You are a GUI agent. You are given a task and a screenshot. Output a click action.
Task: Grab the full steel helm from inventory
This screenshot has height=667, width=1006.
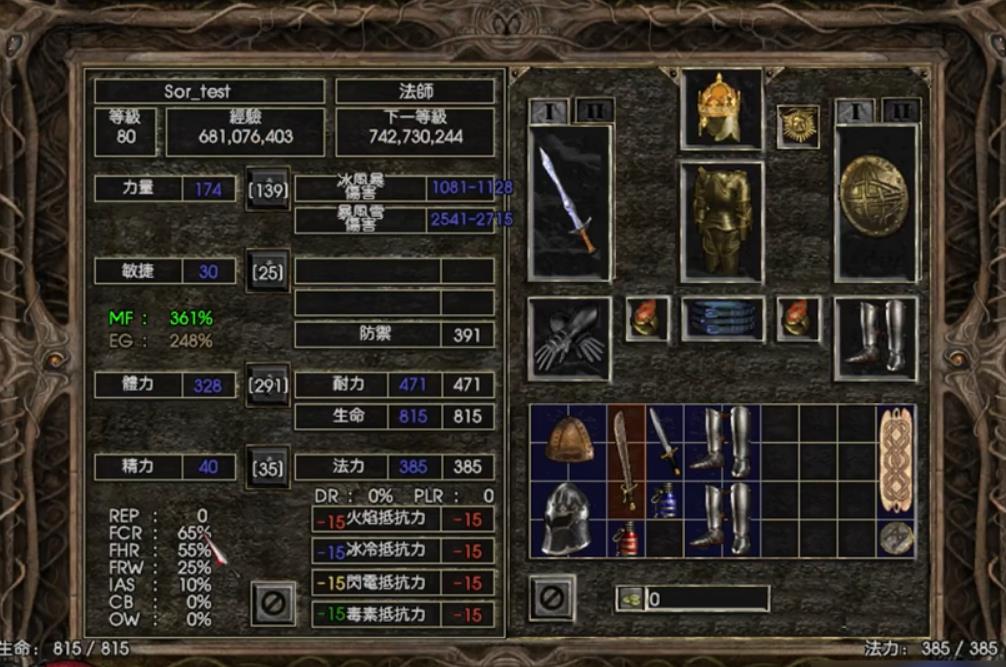click(x=569, y=518)
